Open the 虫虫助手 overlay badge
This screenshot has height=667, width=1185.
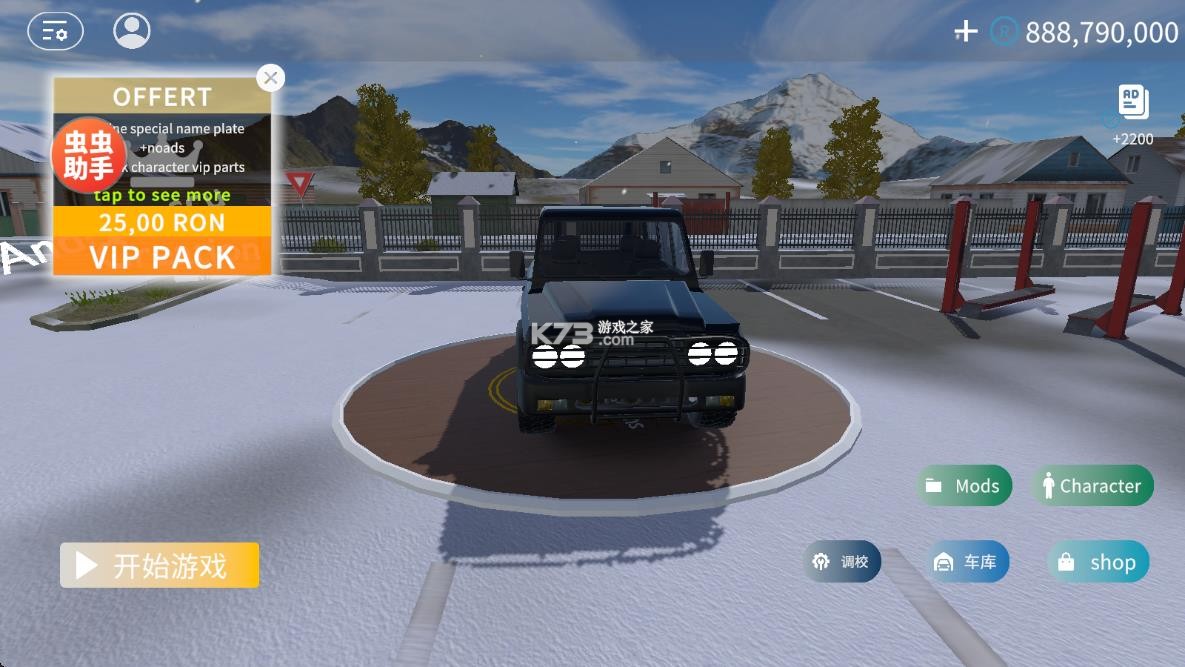tap(89, 155)
